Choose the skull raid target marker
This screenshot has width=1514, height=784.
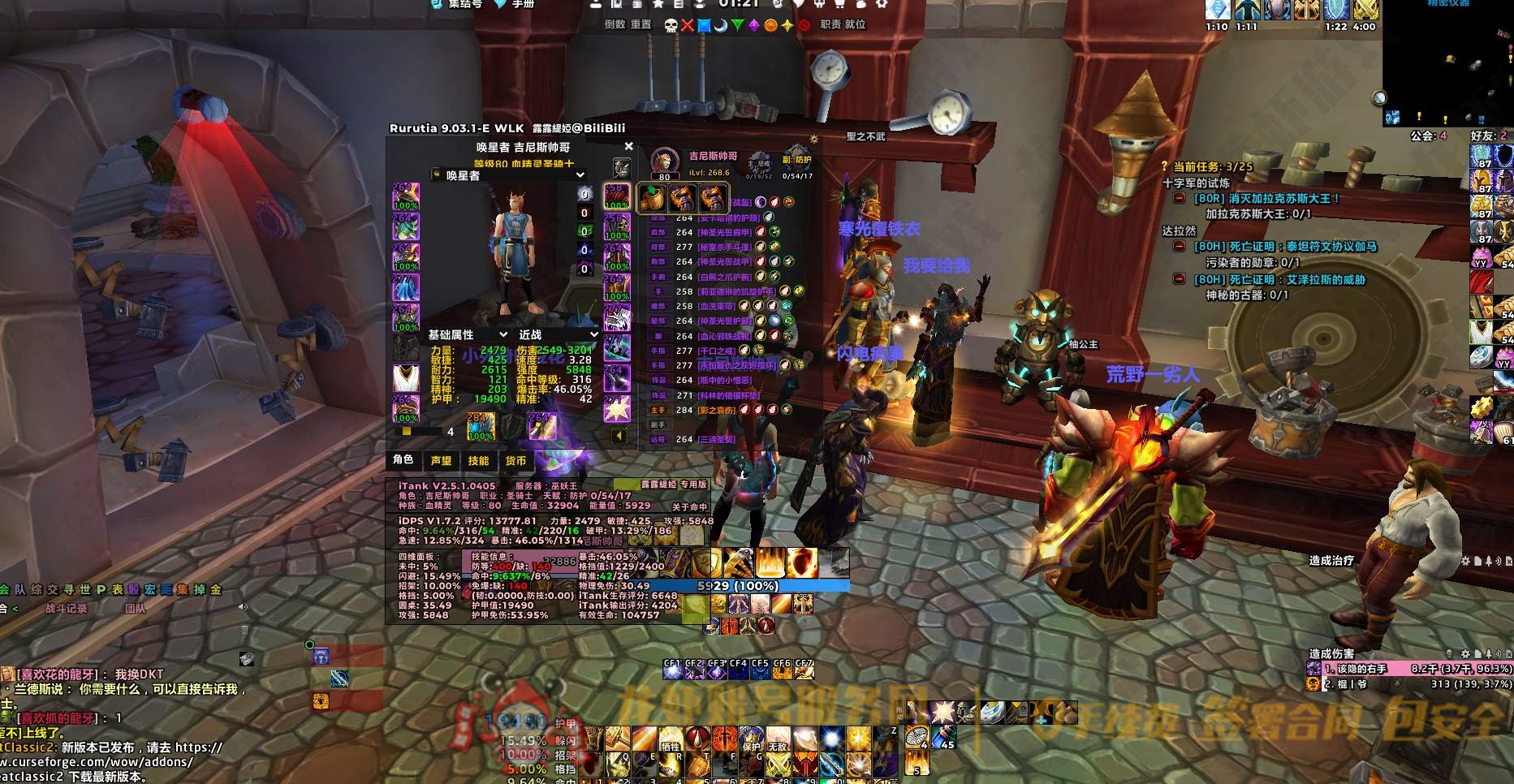click(671, 25)
